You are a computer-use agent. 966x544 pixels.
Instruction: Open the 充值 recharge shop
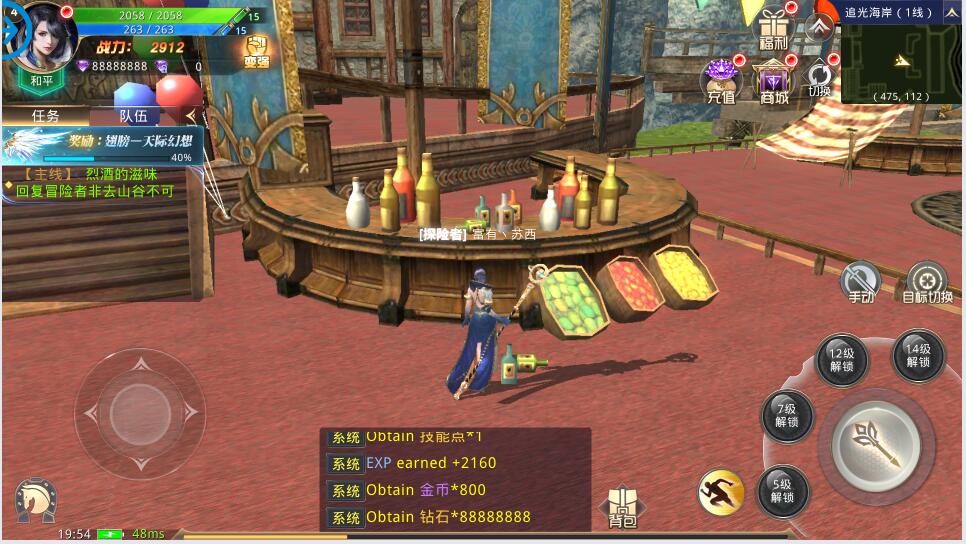click(x=721, y=81)
